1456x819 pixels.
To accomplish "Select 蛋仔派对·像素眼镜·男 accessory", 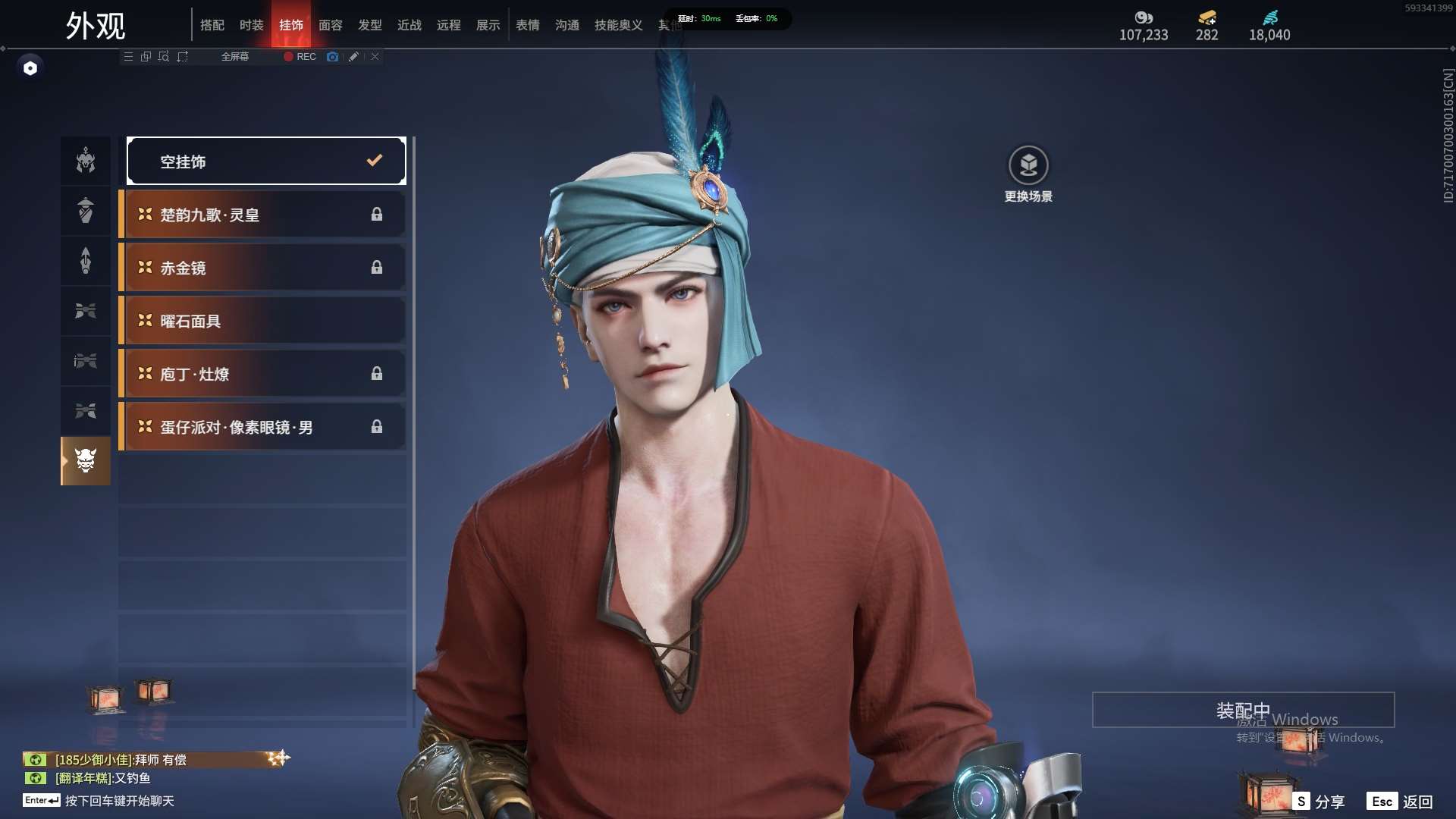I will (262, 427).
